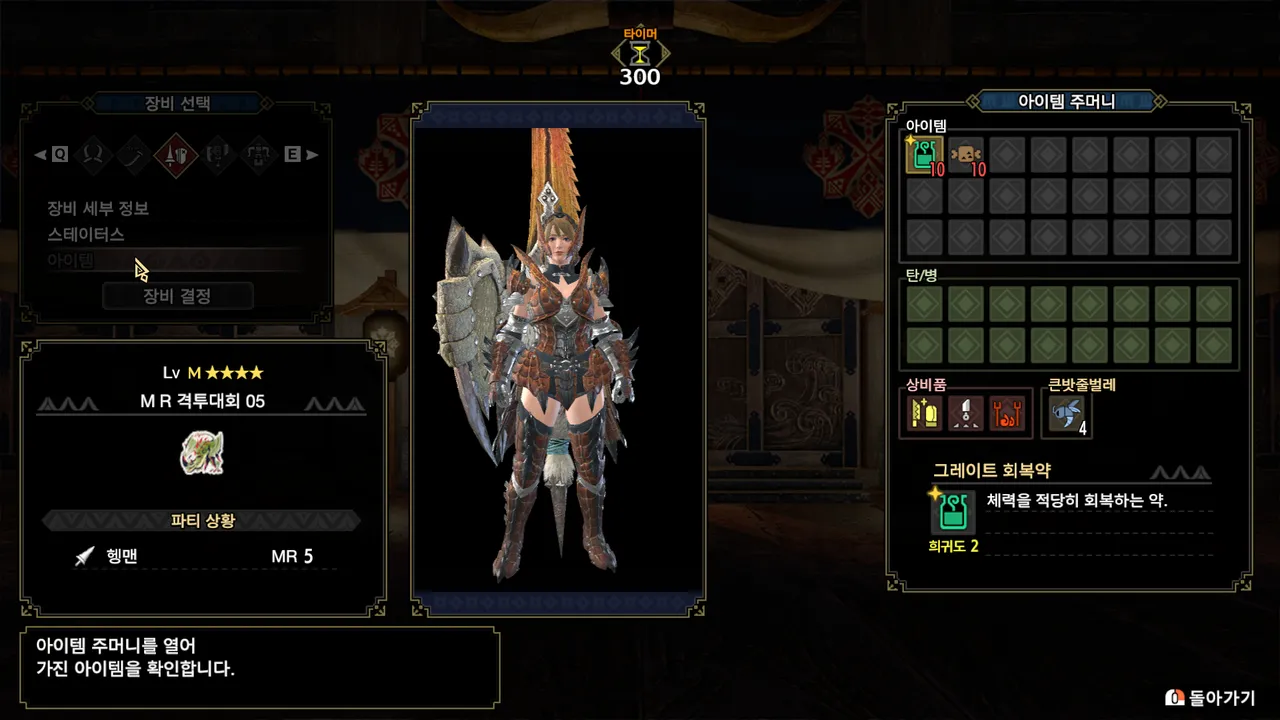Image resolution: width=1280 pixels, height=720 pixels.
Task: Click the yellow whetstone fixed item icon
Action: (925, 413)
